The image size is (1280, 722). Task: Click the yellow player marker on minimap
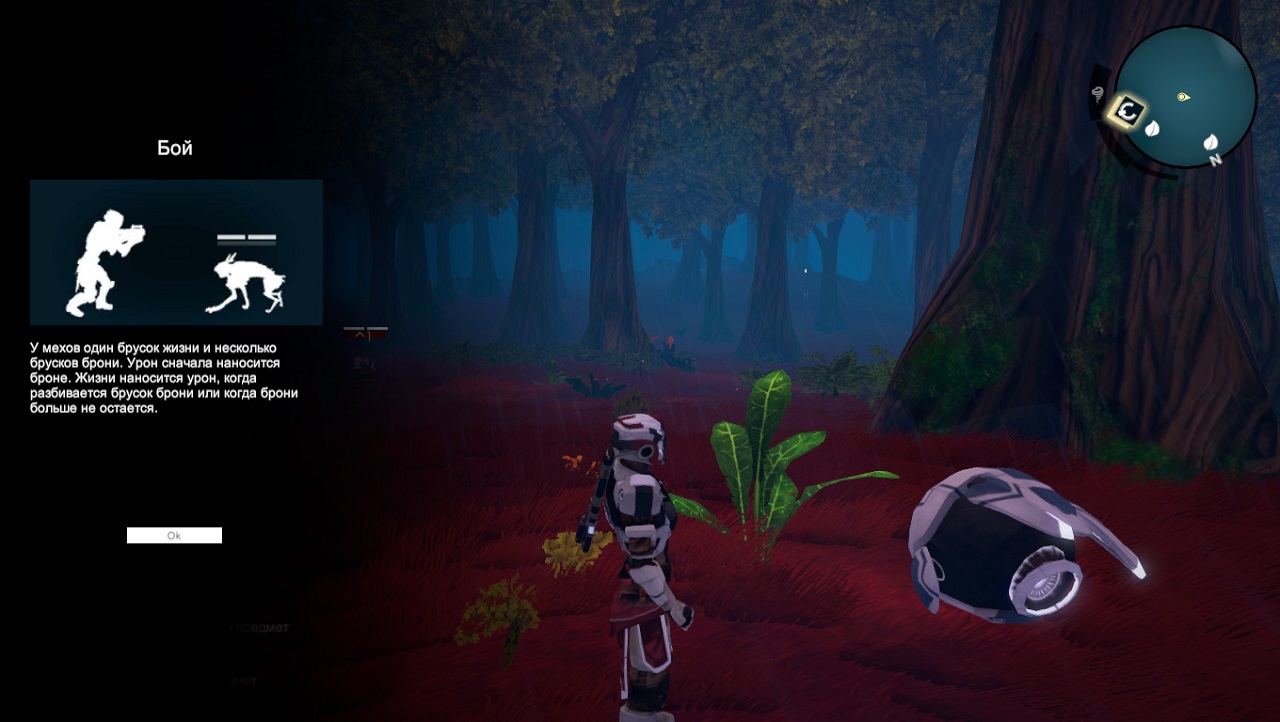pyautogui.click(x=1183, y=97)
